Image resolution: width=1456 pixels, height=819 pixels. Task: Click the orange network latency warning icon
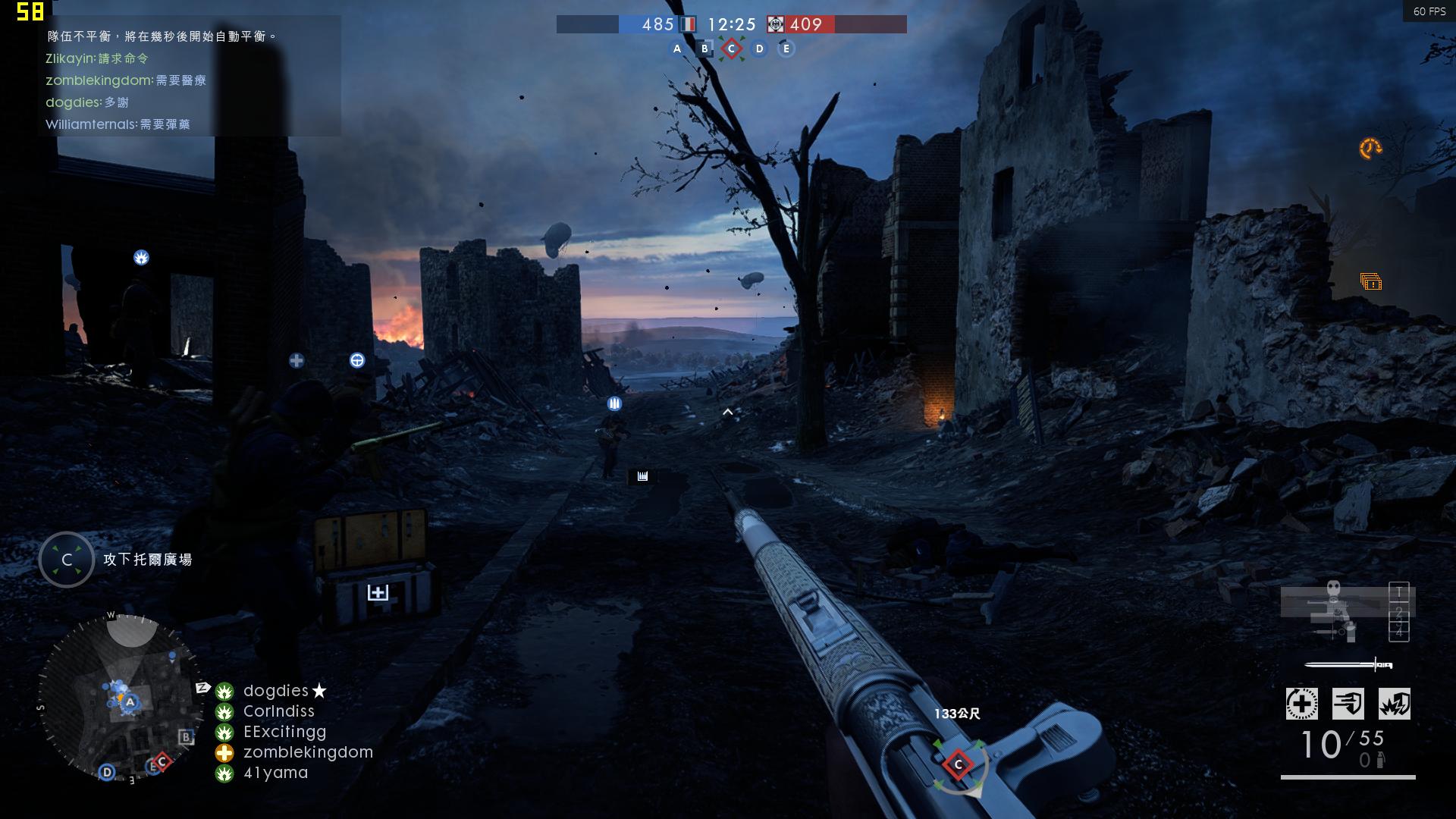(1370, 149)
